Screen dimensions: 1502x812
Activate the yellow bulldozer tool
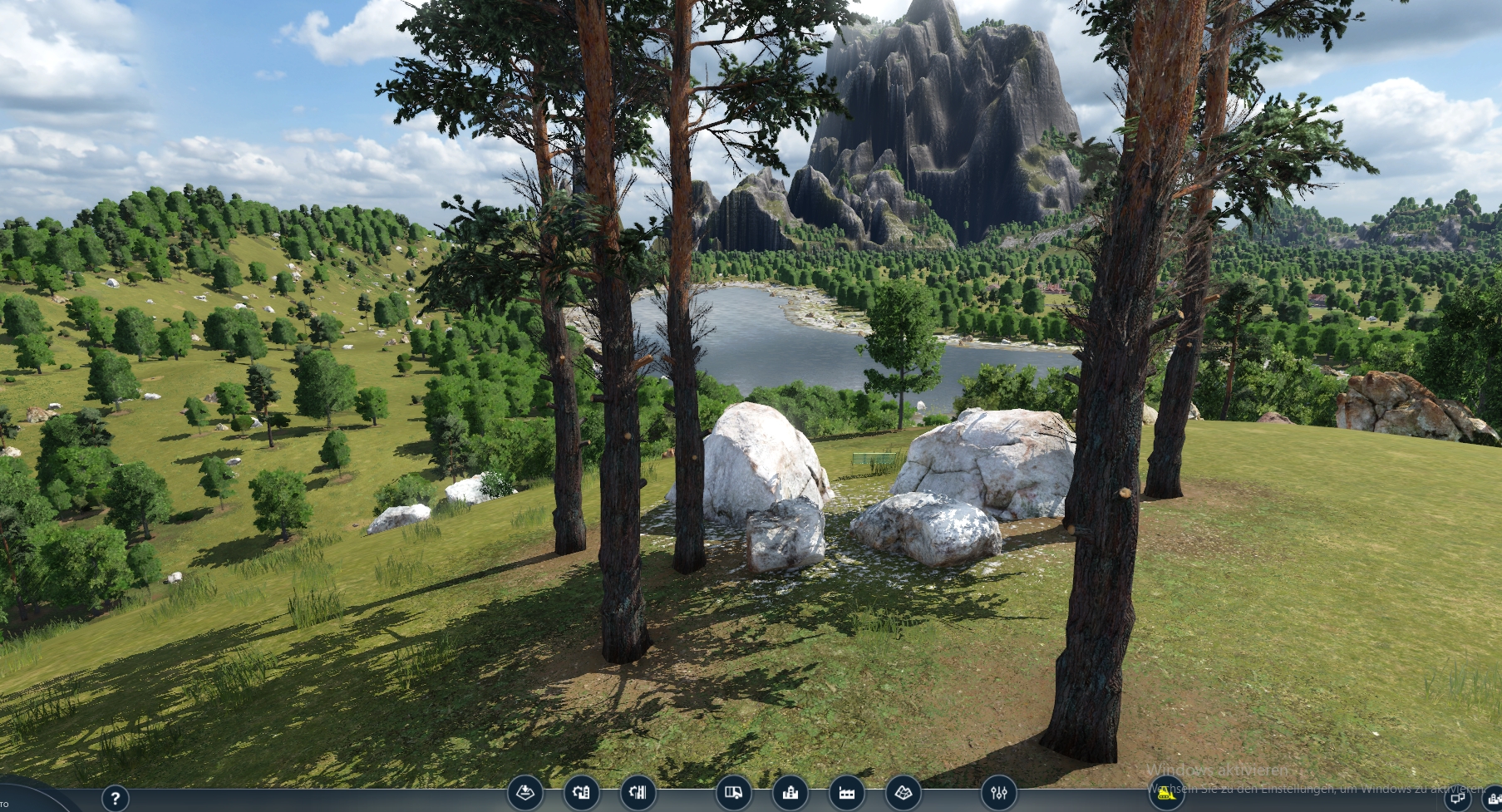click(x=1165, y=795)
